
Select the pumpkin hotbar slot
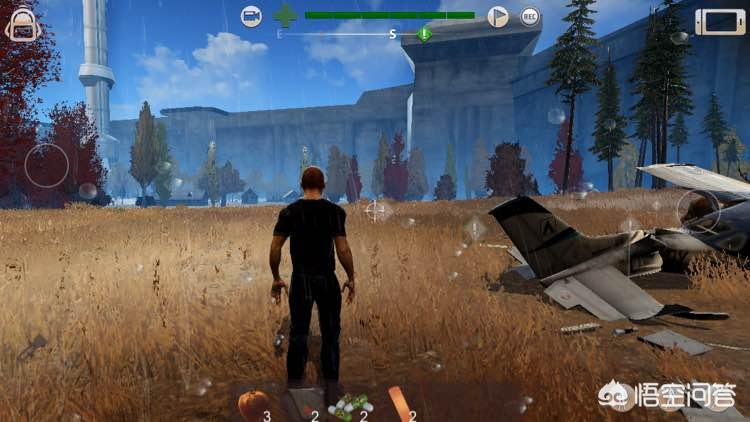[253, 404]
